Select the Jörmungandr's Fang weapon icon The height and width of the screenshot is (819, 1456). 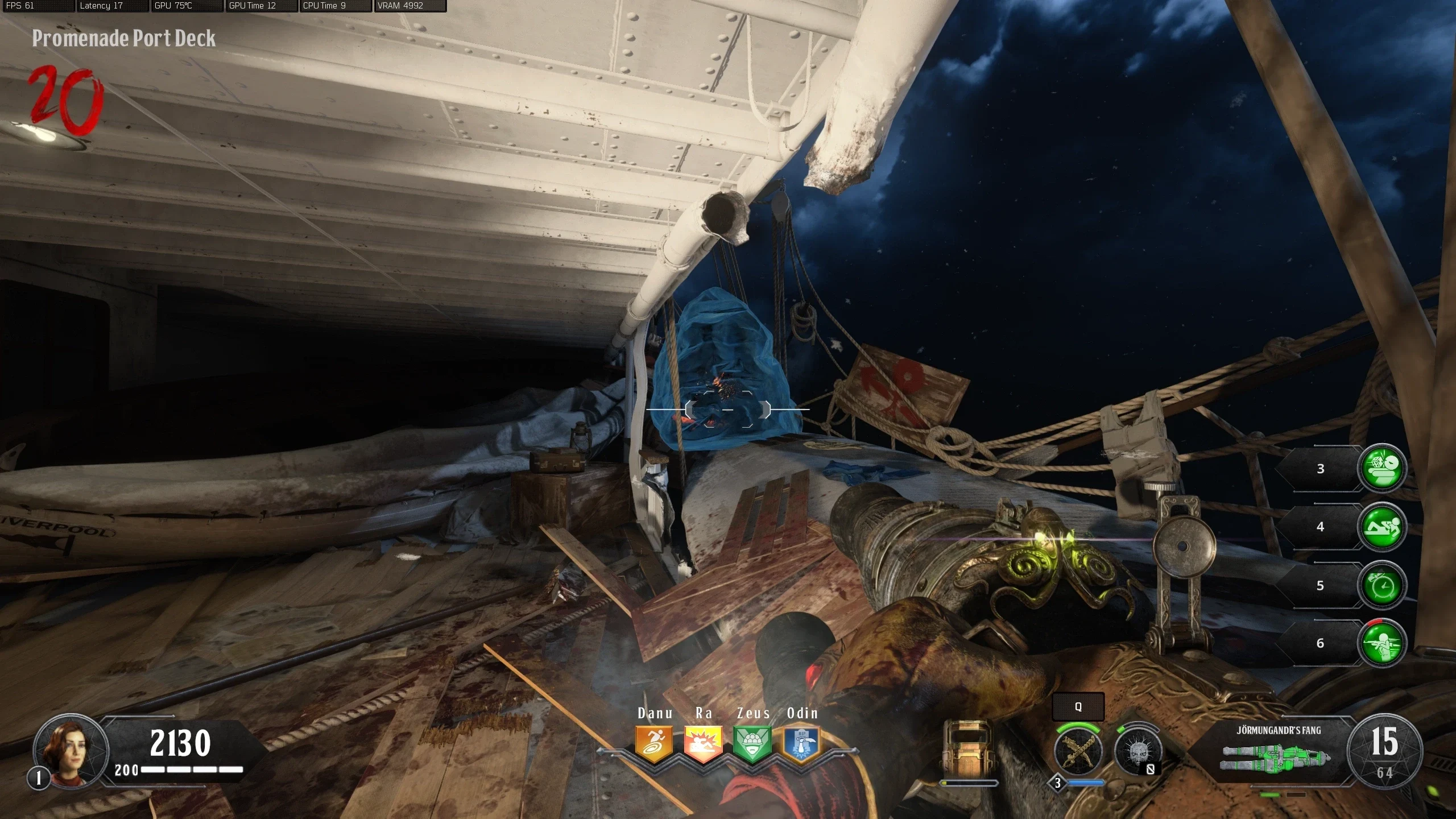point(1276,757)
